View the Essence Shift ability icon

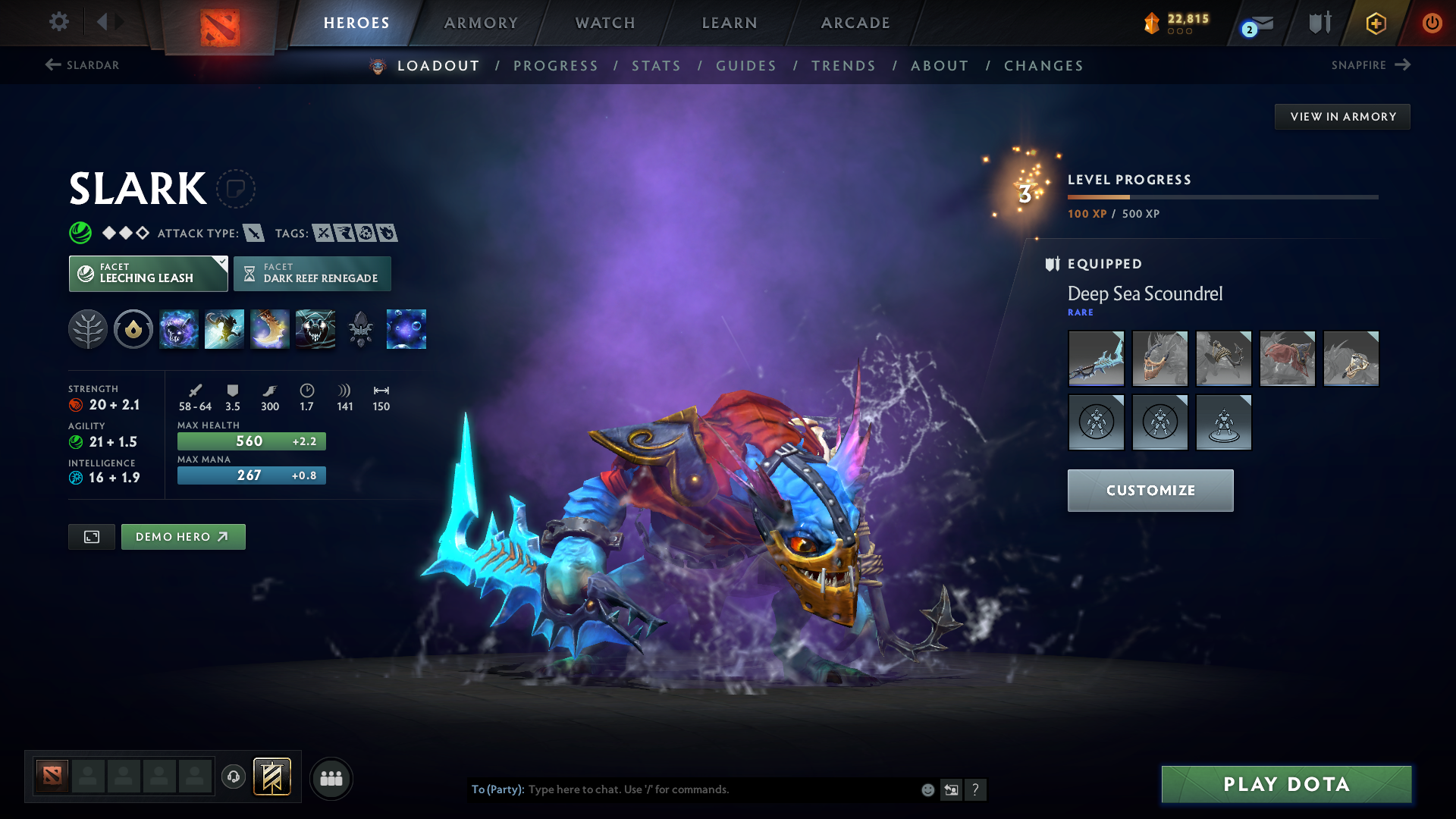(270, 329)
